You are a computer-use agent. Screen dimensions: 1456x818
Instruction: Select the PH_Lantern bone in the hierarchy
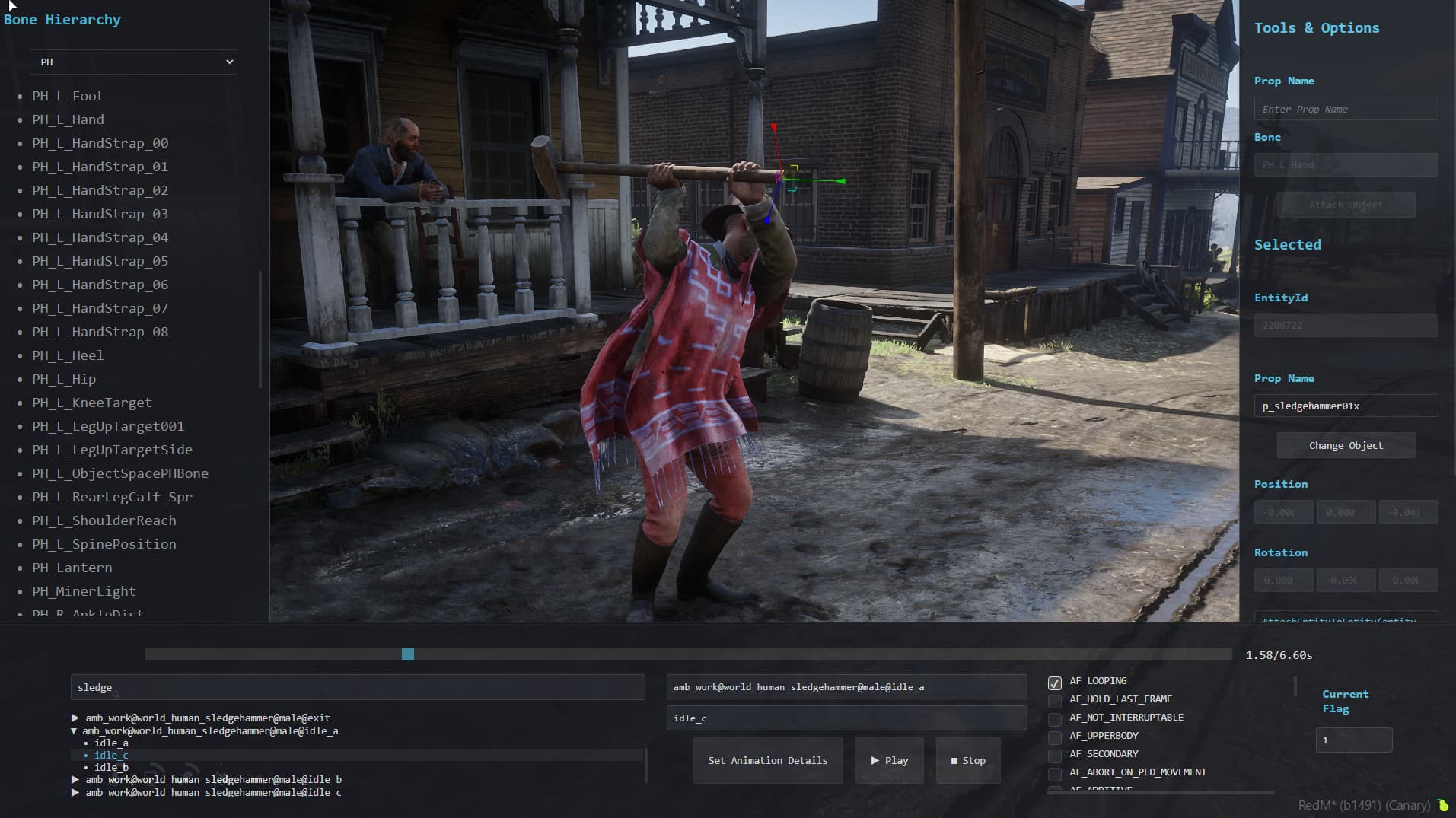(72, 568)
